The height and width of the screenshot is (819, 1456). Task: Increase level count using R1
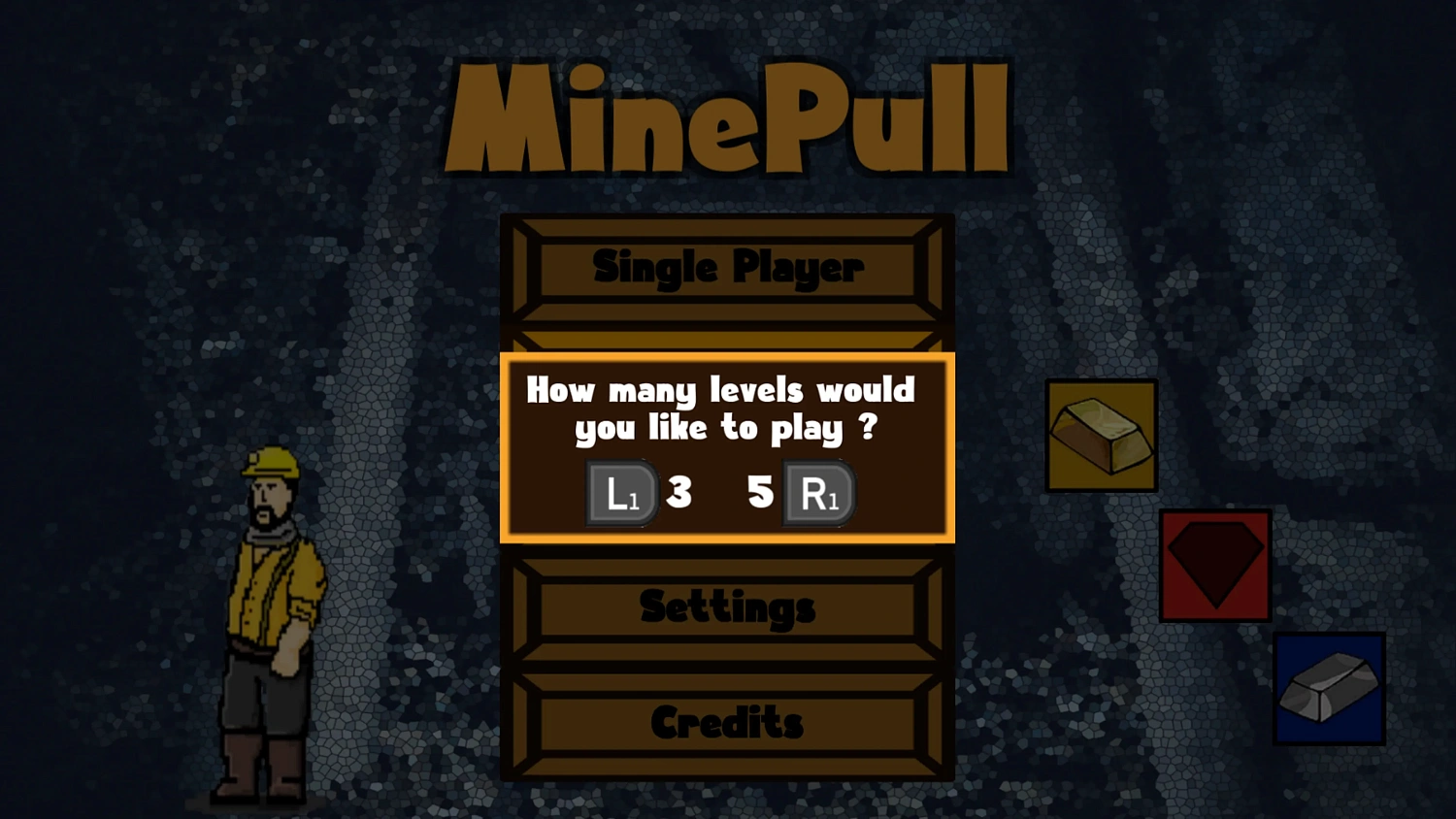[x=818, y=493]
